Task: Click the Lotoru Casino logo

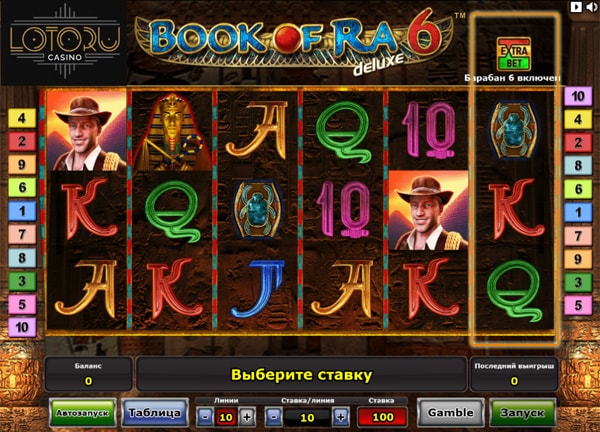Action: 63,43
